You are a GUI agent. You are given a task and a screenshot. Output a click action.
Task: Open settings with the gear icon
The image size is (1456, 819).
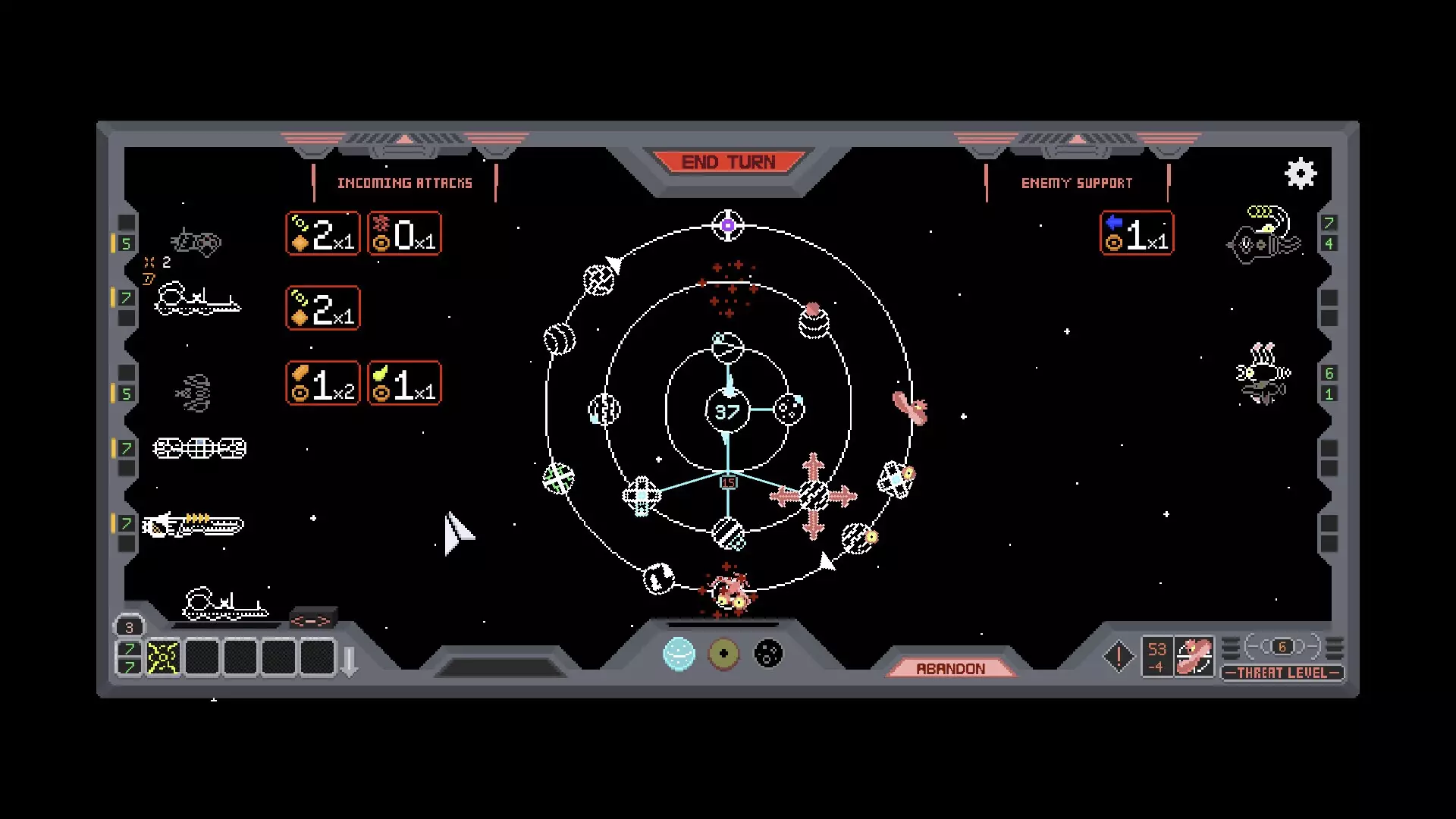[1301, 174]
